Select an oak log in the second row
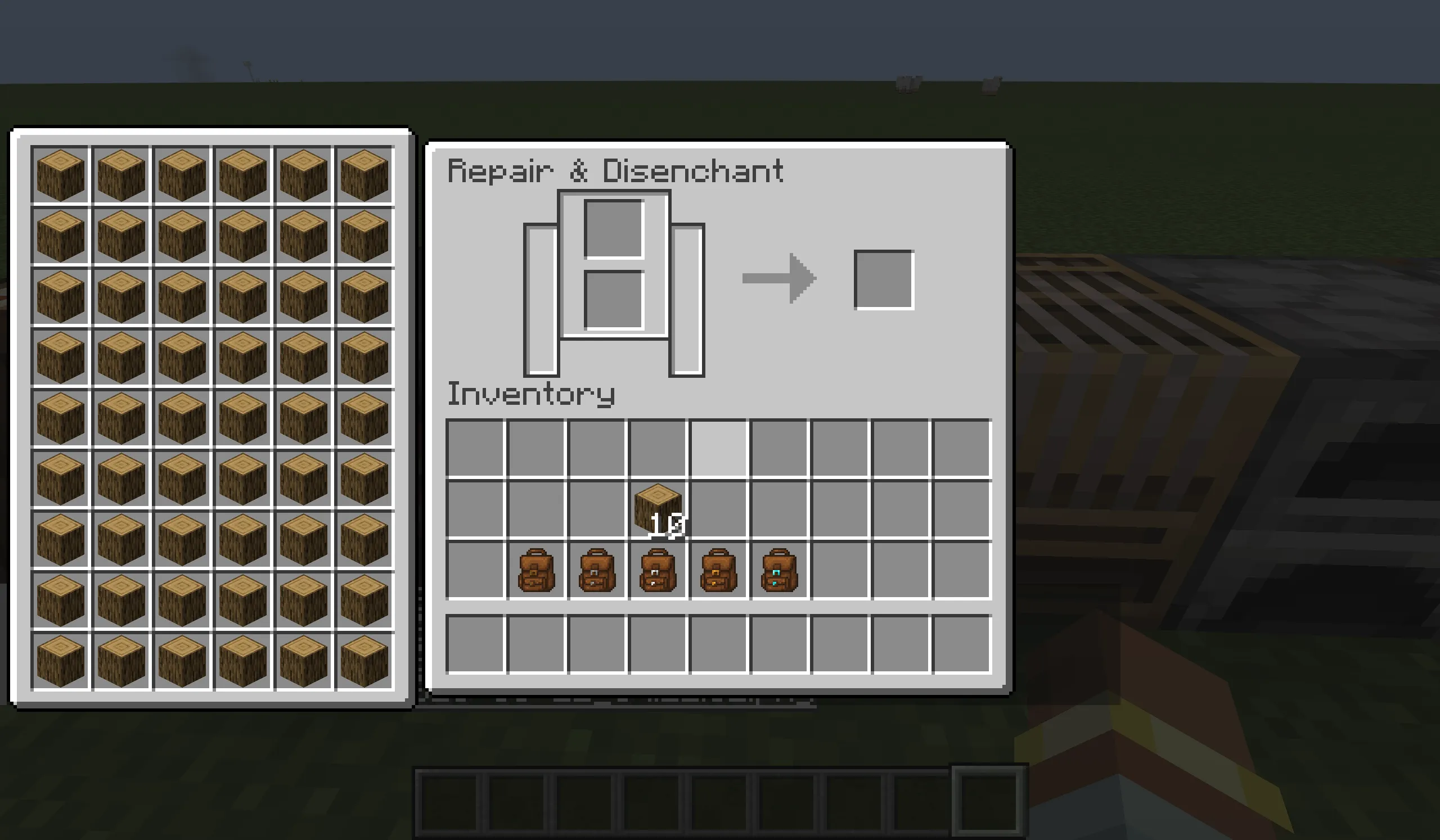 pyautogui.click(x=182, y=234)
